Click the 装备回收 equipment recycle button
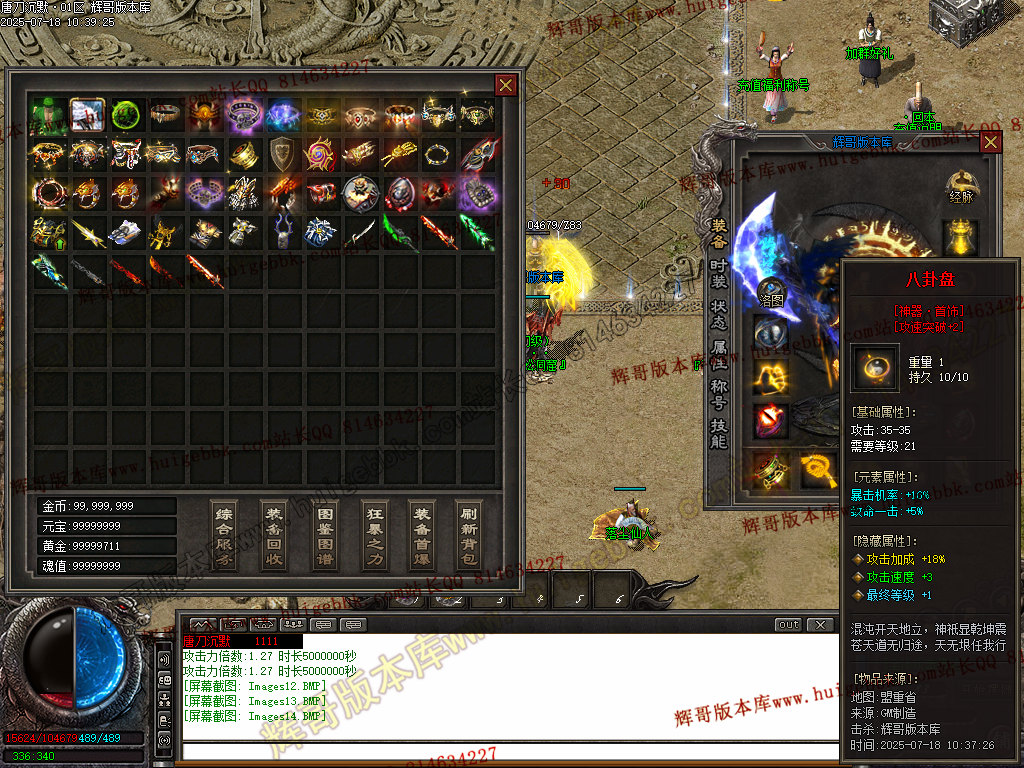This screenshot has height=768, width=1024. [x=274, y=535]
